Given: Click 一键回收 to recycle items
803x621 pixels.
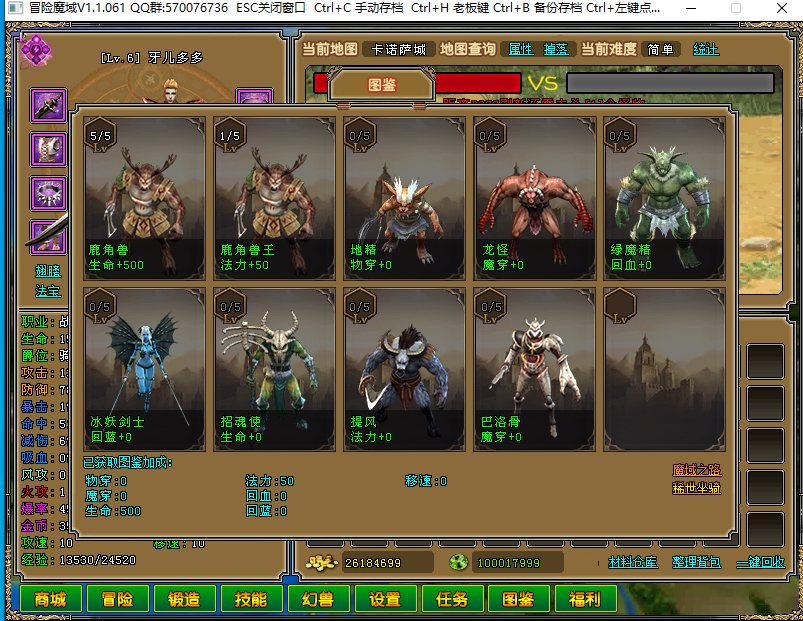Looking at the screenshot, I should pyautogui.click(x=760, y=562).
